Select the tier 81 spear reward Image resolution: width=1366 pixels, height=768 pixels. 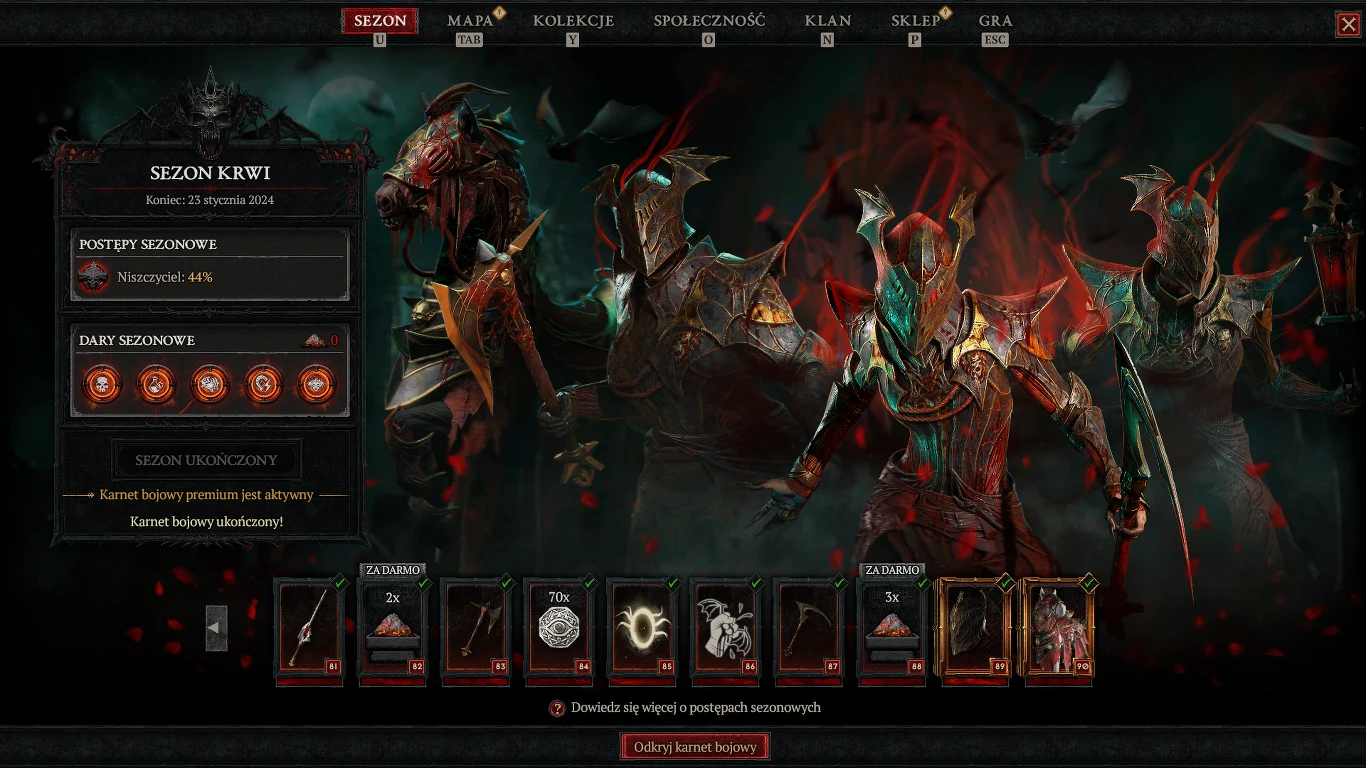[x=309, y=629]
